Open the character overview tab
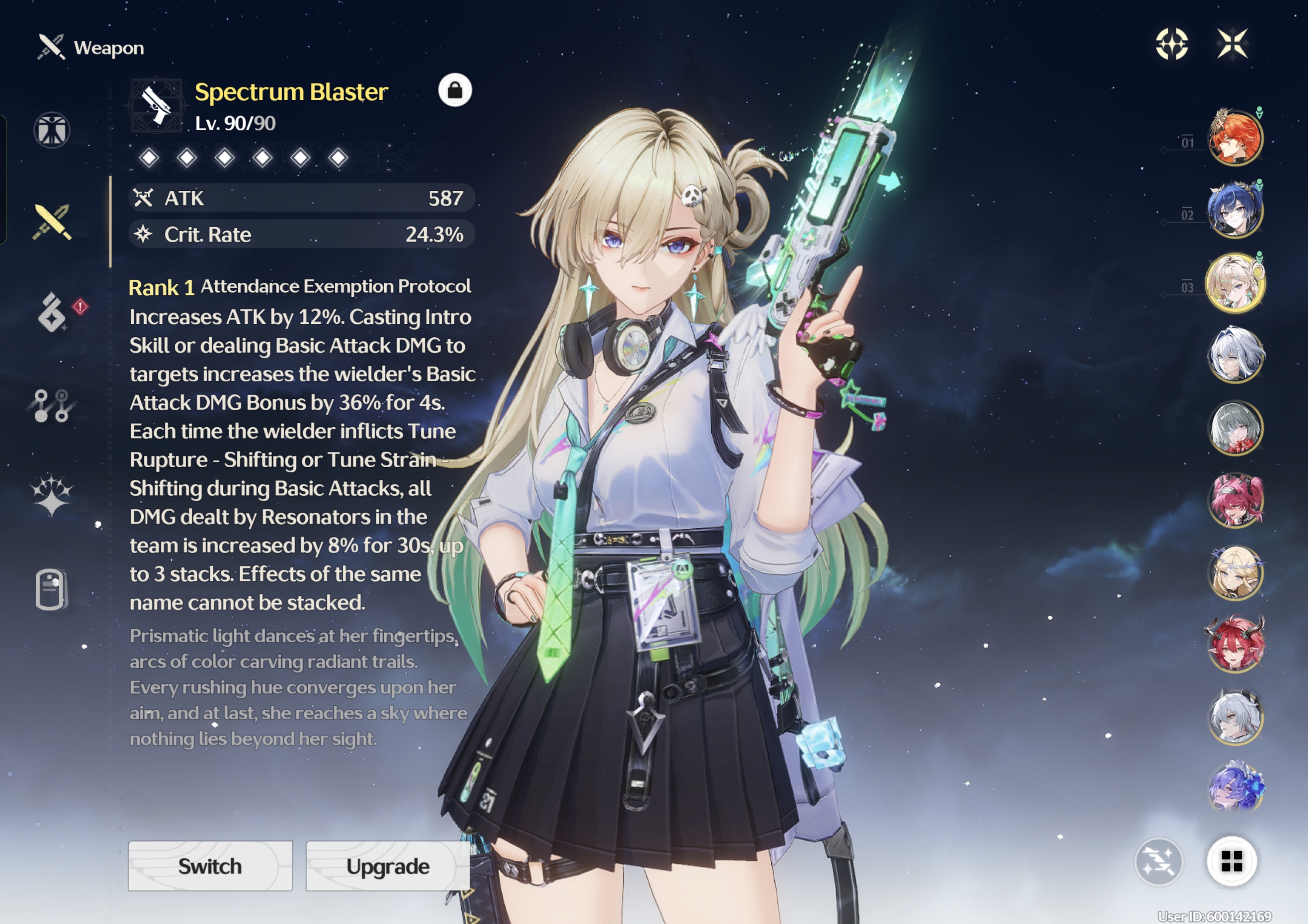Image resolution: width=1308 pixels, height=924 pixels. click(52, 130)
